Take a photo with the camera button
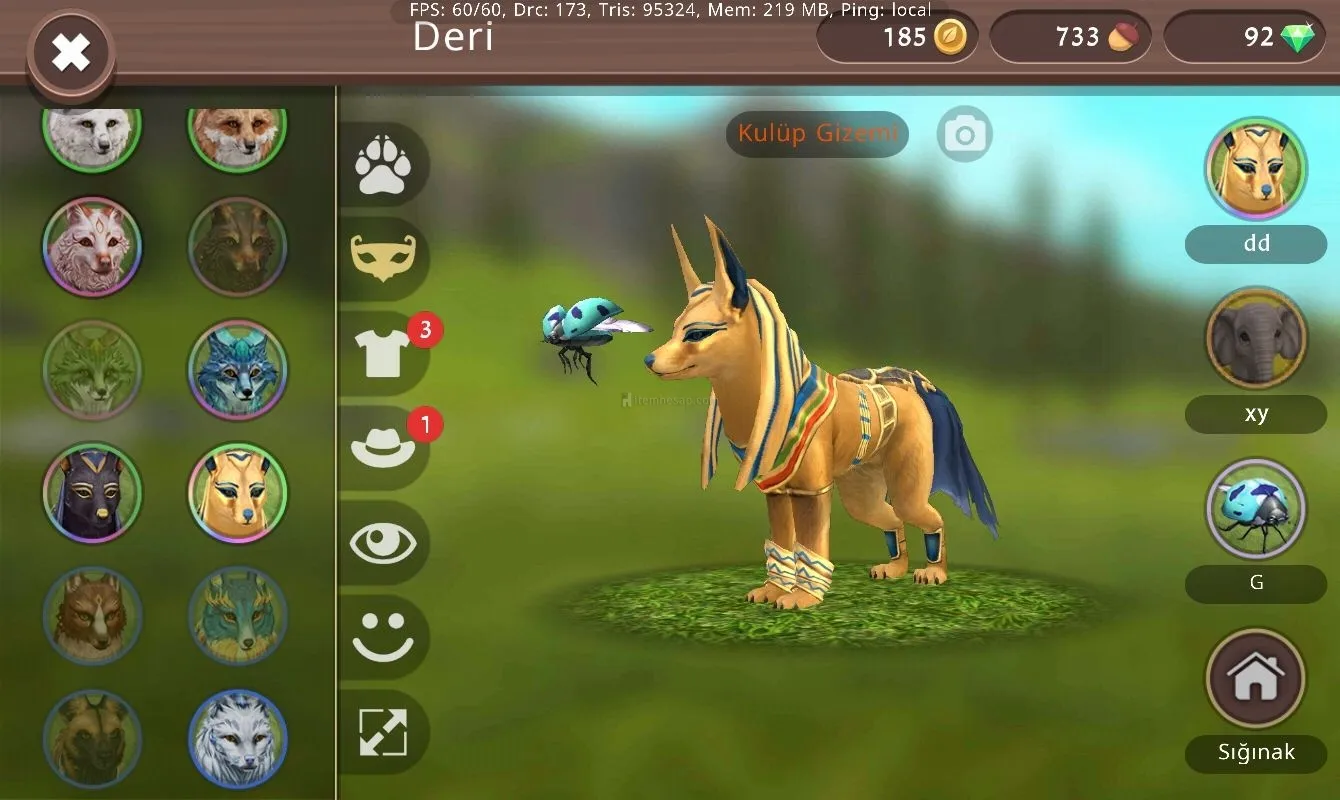The width and height of the screenshot is (1340, 800). pos(965,134)
